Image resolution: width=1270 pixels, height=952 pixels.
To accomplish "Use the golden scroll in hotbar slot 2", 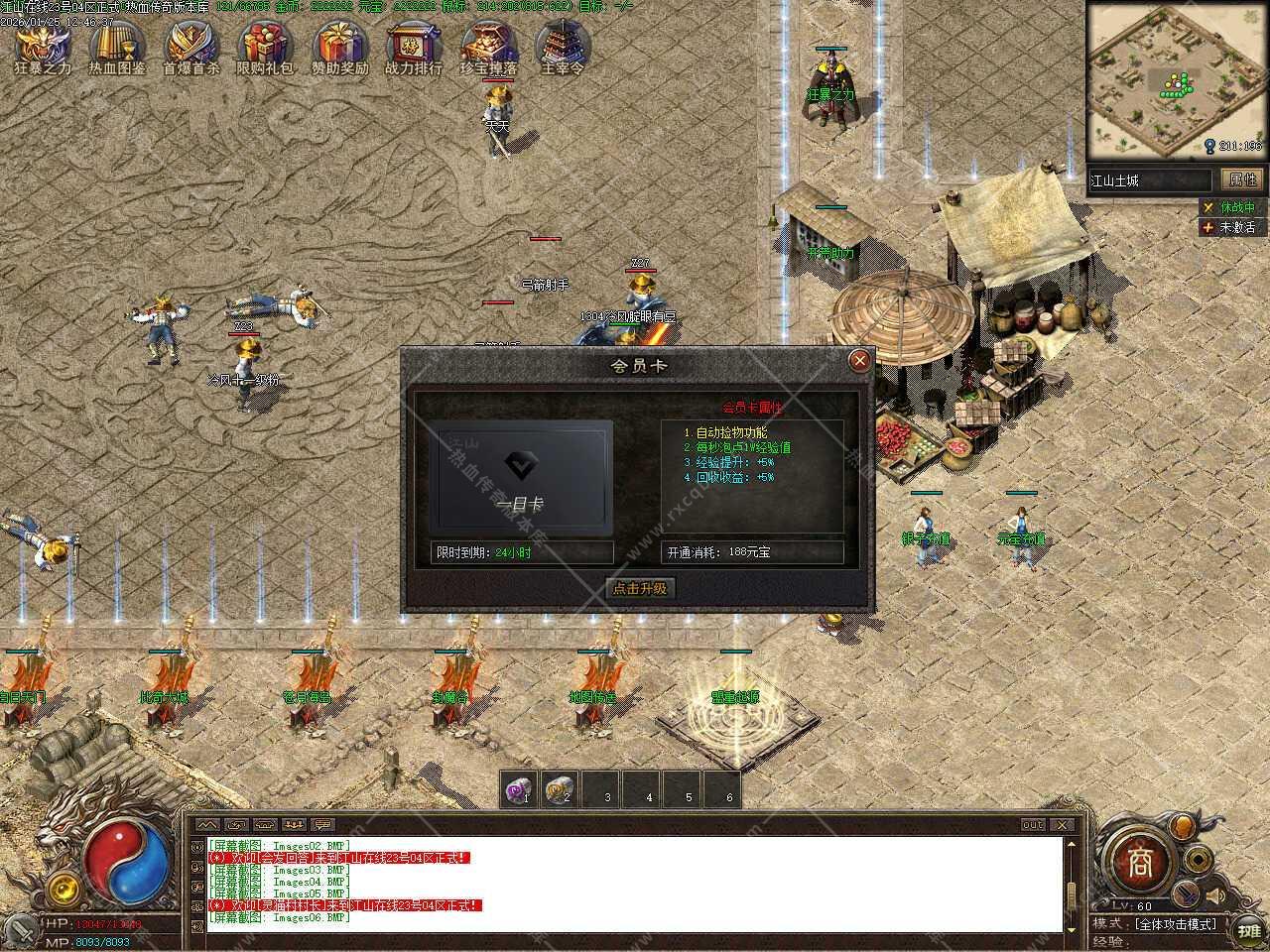I will [562, 790].
